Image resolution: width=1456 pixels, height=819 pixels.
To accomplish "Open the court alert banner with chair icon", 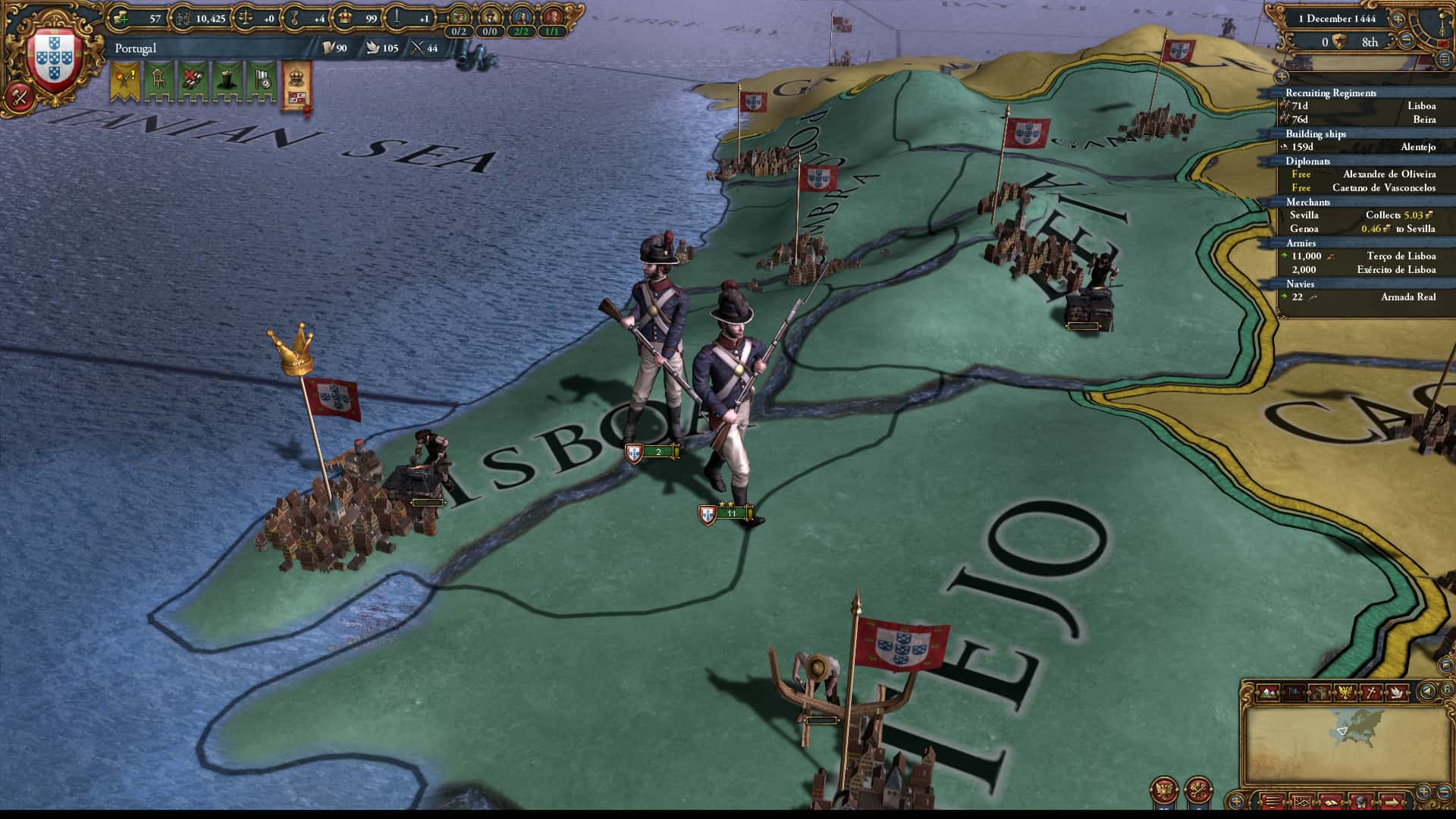I will (x=157, y=77).
